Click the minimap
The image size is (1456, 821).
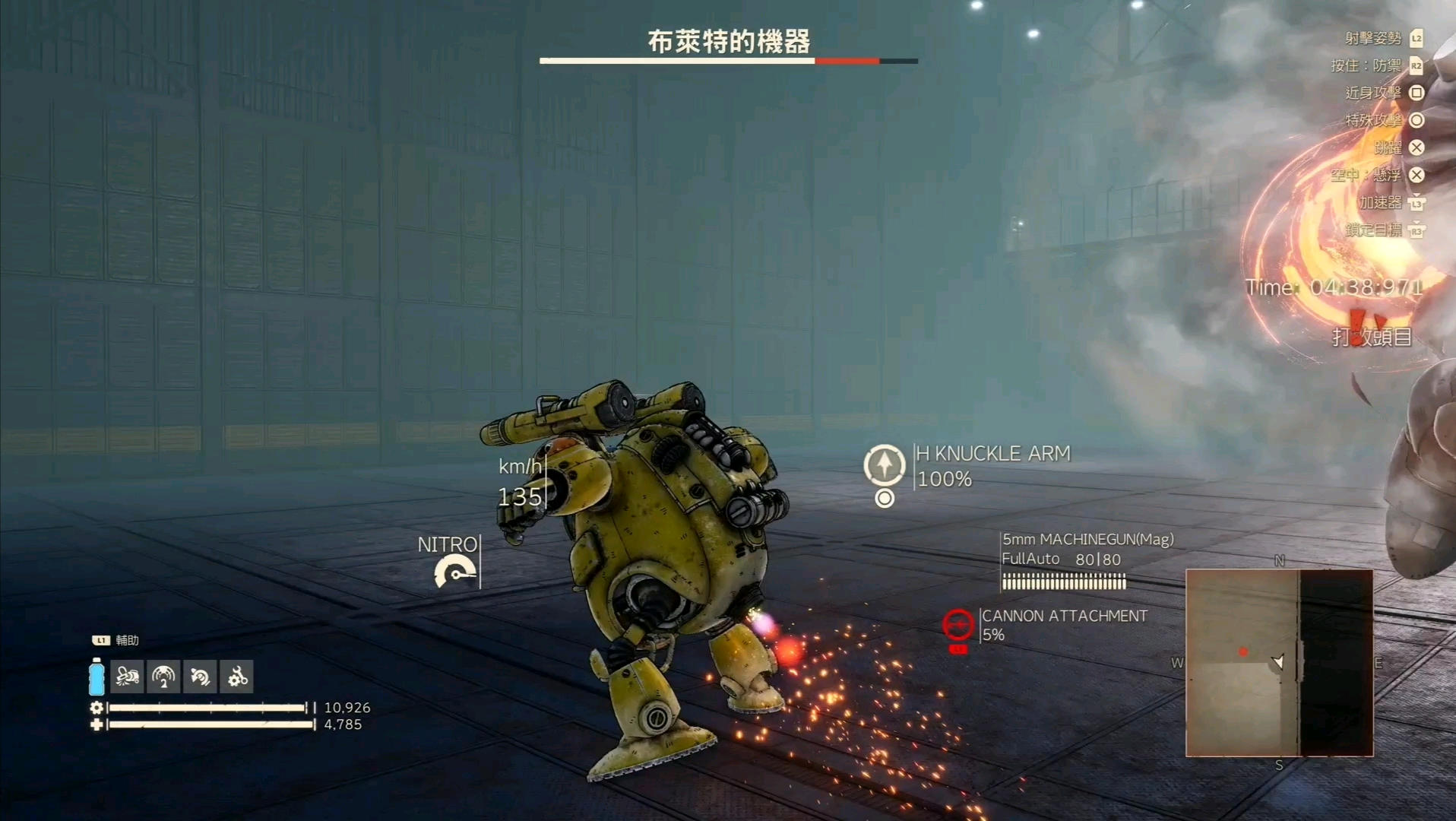(1280, 663)
